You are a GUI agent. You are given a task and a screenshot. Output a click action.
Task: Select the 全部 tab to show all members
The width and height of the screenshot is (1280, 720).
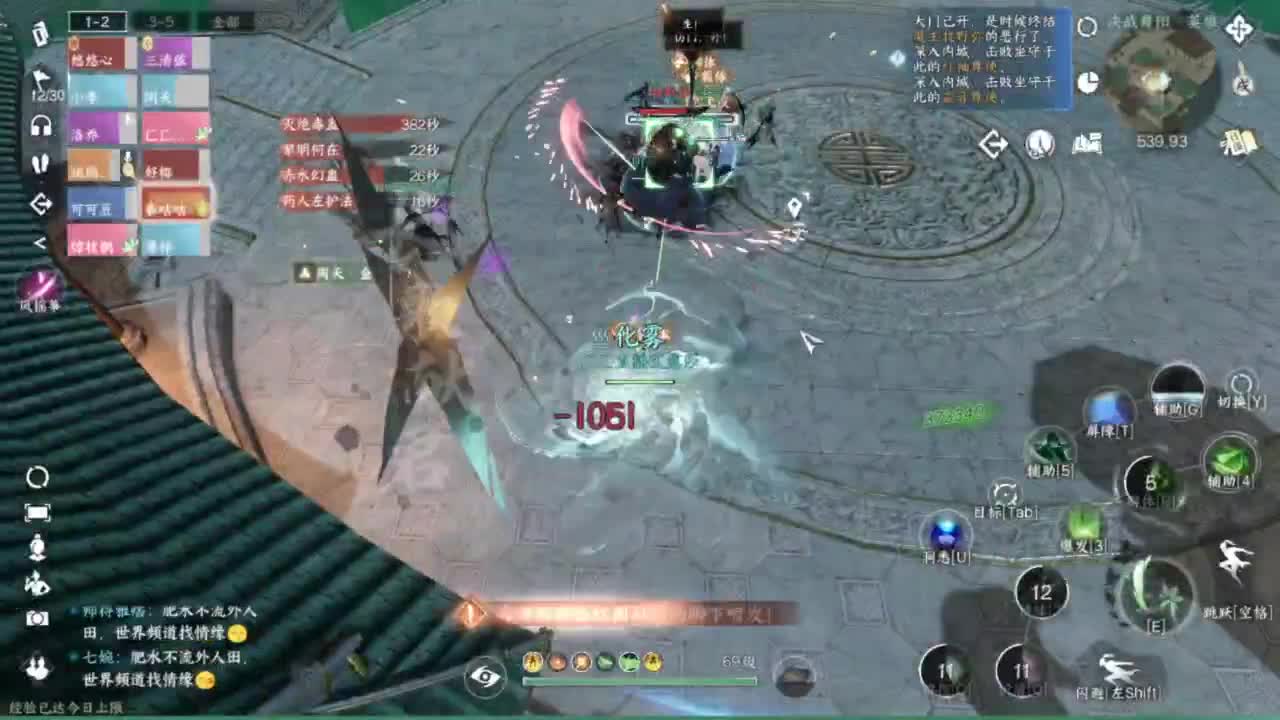pyautogui.click(x=227, y=22)
